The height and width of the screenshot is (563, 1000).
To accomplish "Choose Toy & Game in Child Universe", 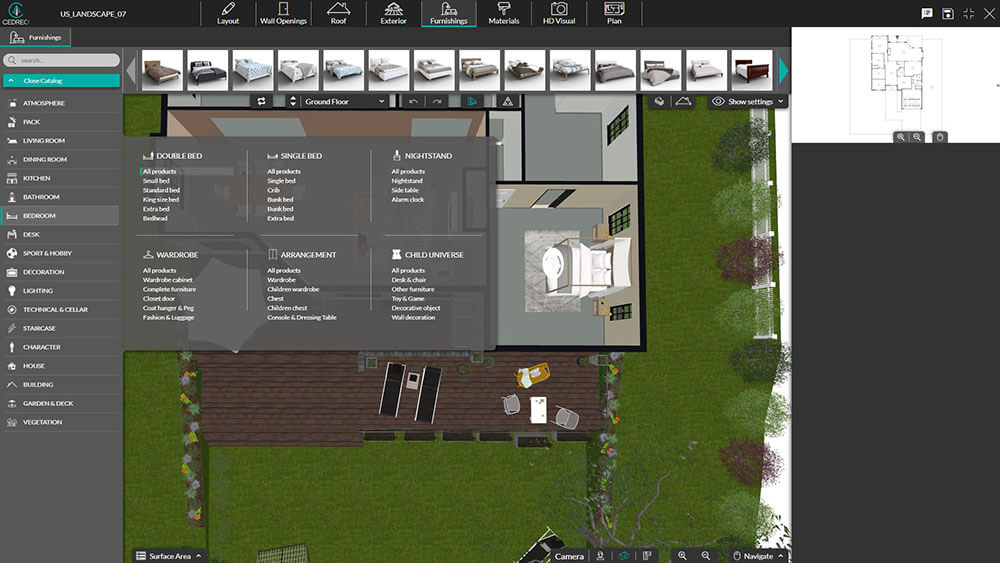I will coord(408,299).
